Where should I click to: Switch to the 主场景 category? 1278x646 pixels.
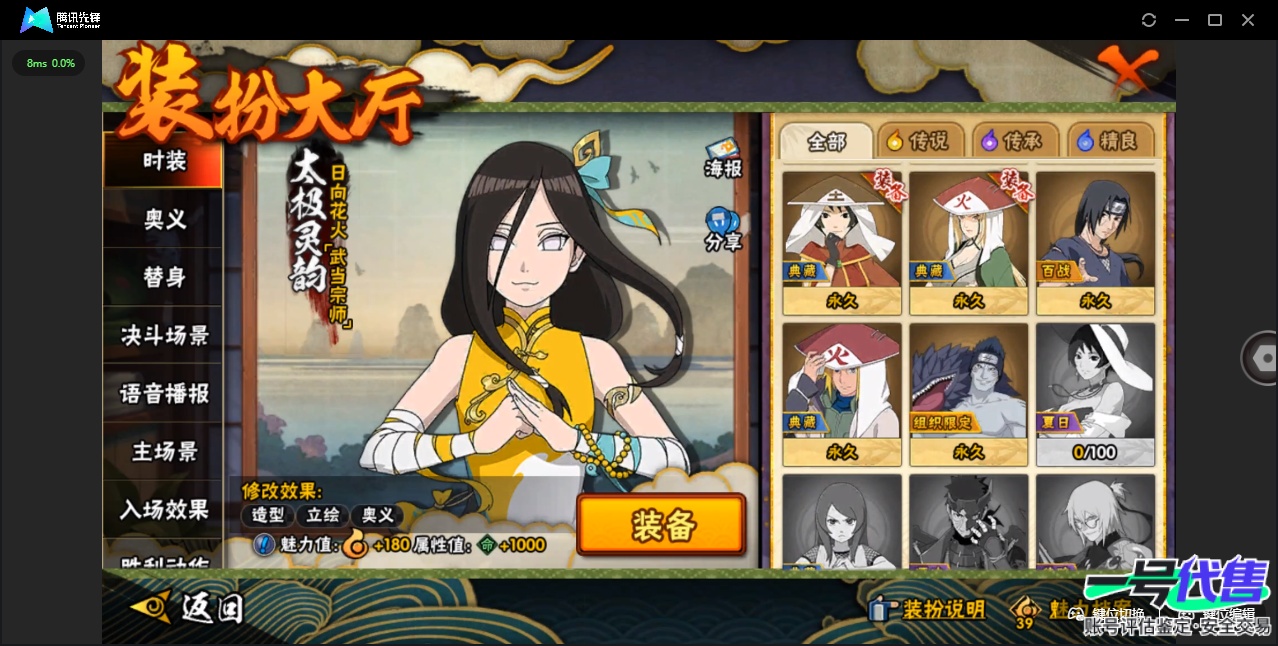click(x=164, y=452)
